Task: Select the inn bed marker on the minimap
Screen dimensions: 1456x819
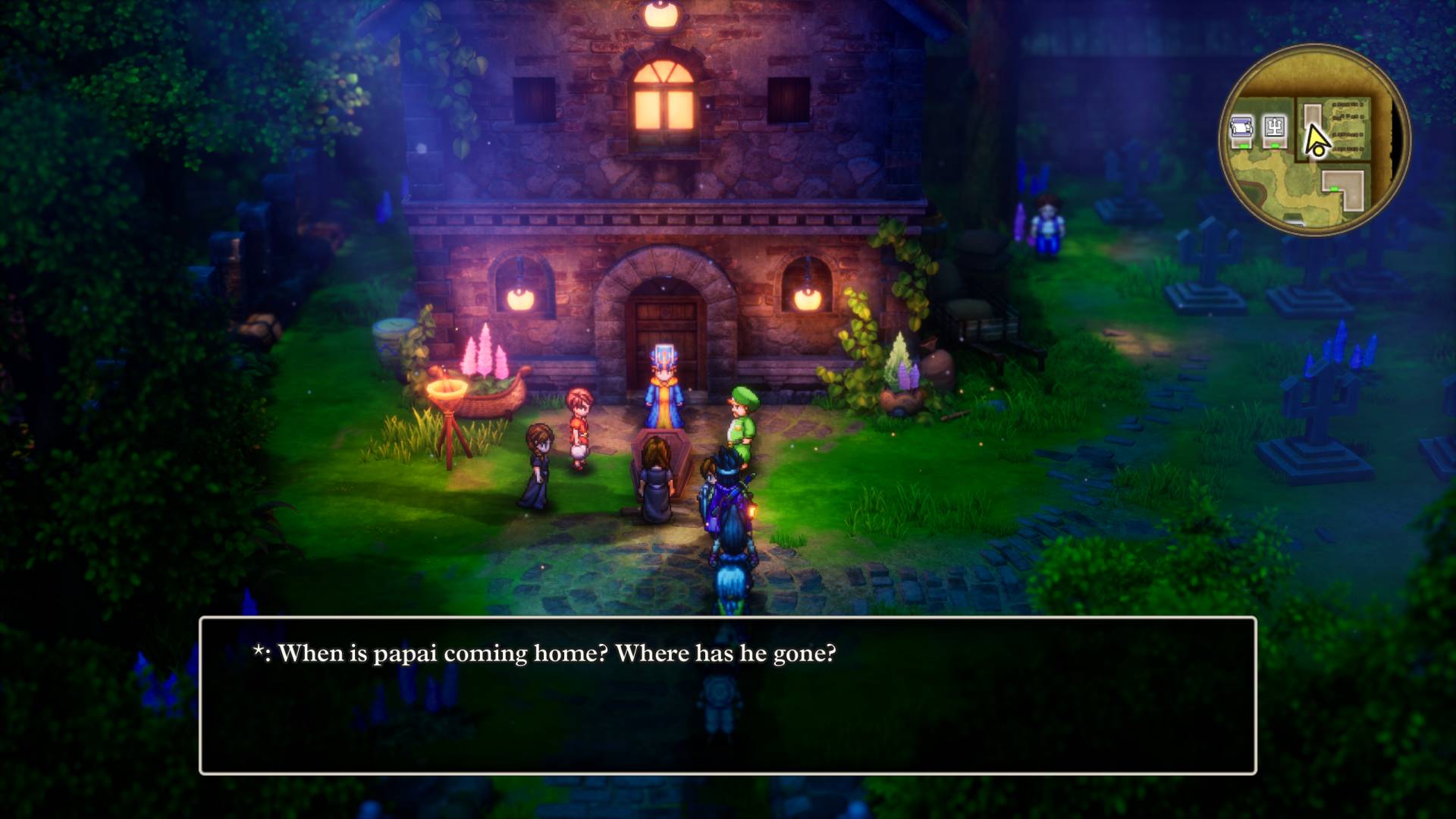Action: [x=1241, y=130]
